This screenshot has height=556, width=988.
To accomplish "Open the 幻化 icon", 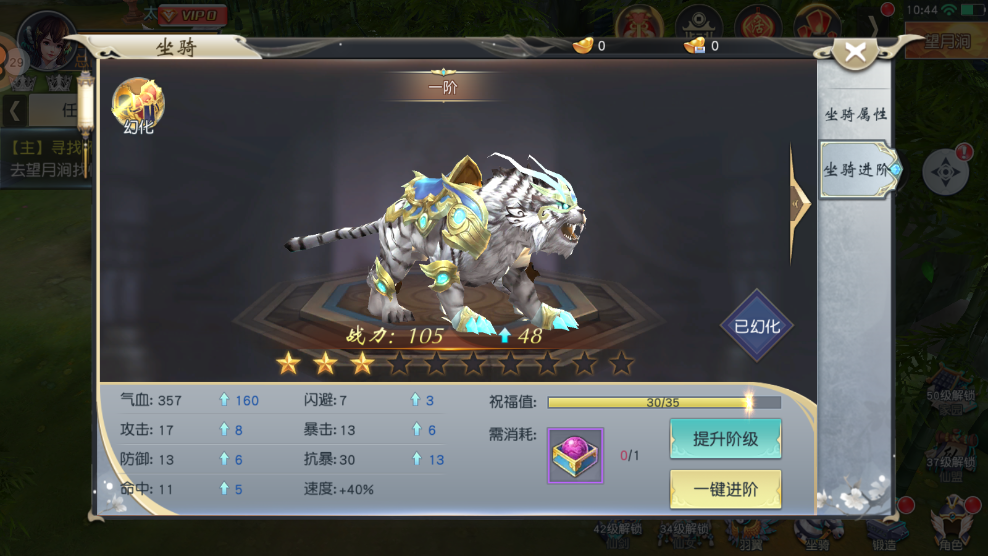I will 139,105.
